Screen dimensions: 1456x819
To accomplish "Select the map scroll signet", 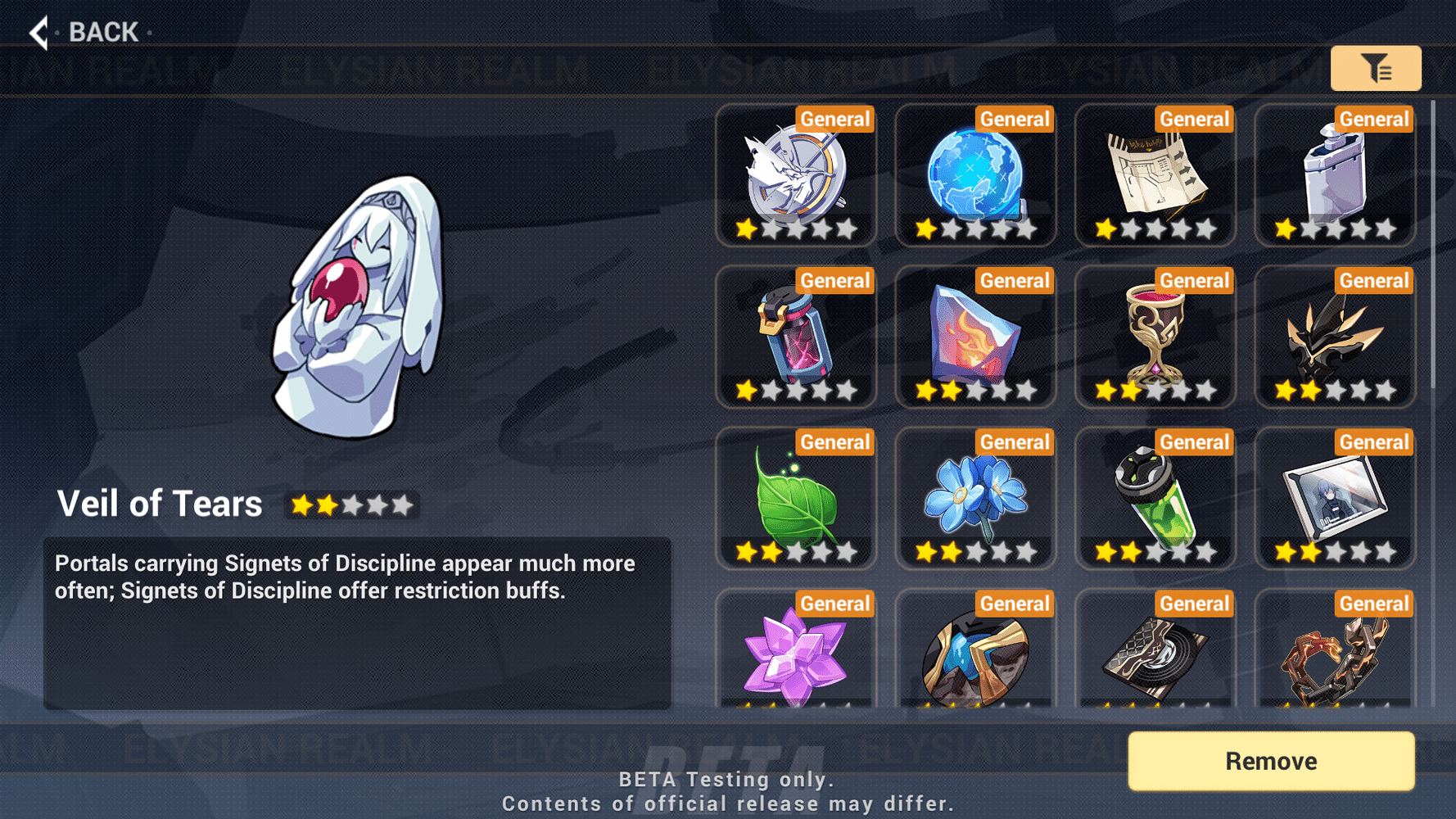I will [1155, 174].
